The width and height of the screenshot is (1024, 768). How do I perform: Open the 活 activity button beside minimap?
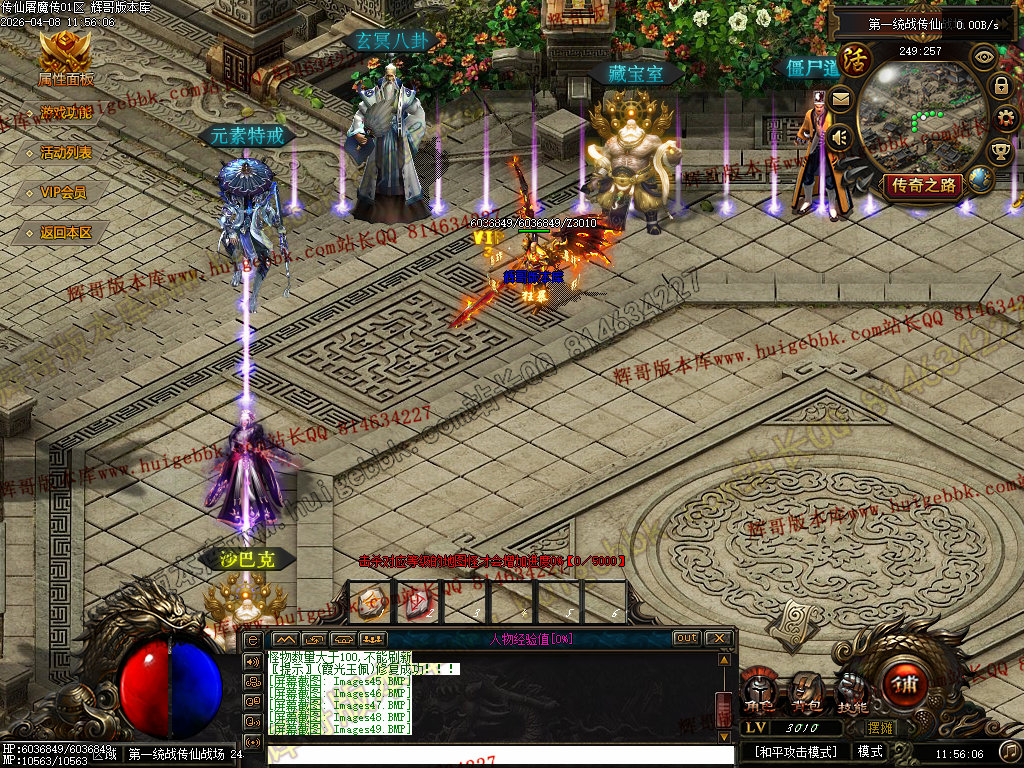[x=854, y=60]
